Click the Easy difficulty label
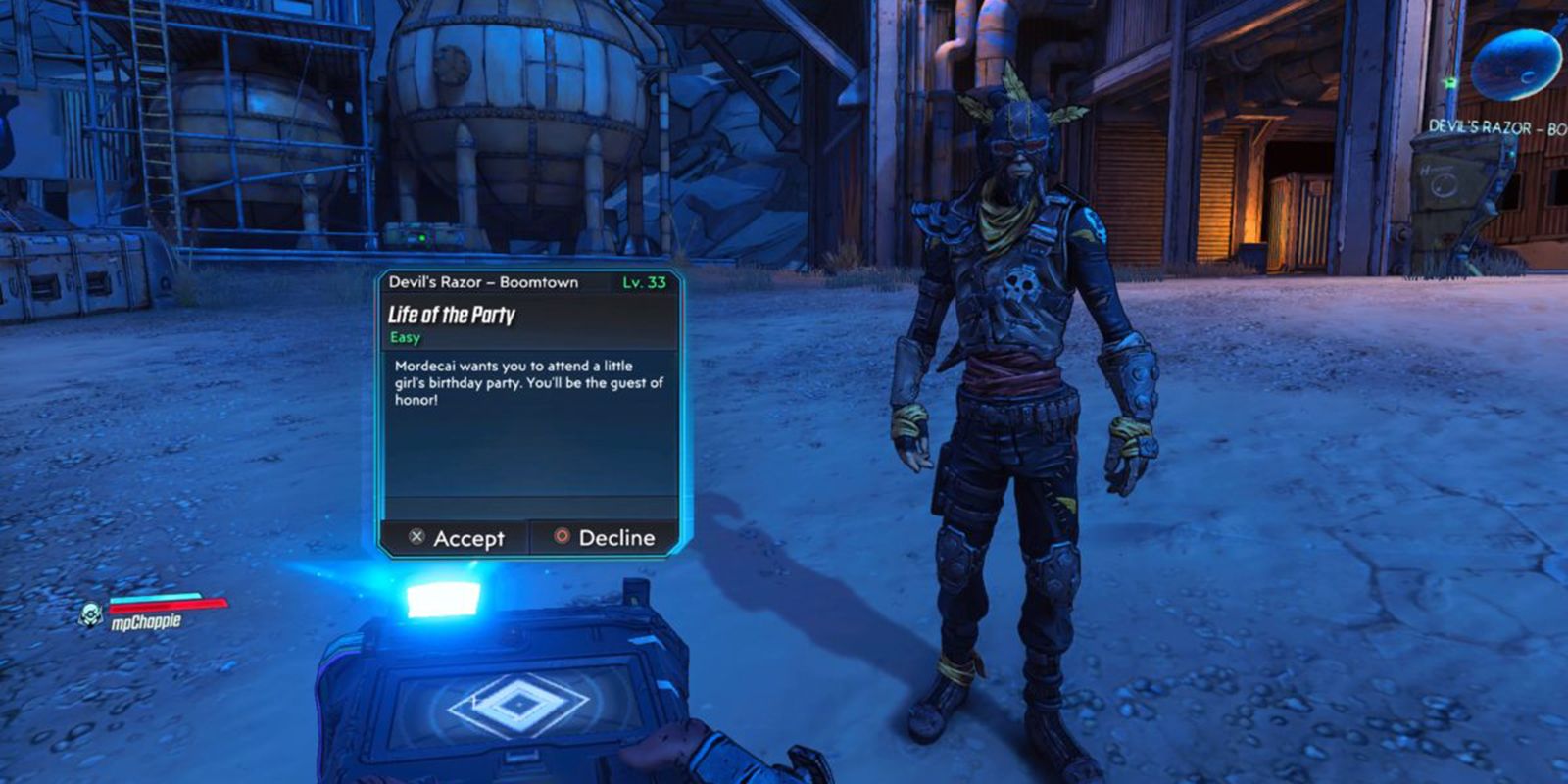This screenshot has width=1568, height=784. pyautogui.click(x=404, y=338)
